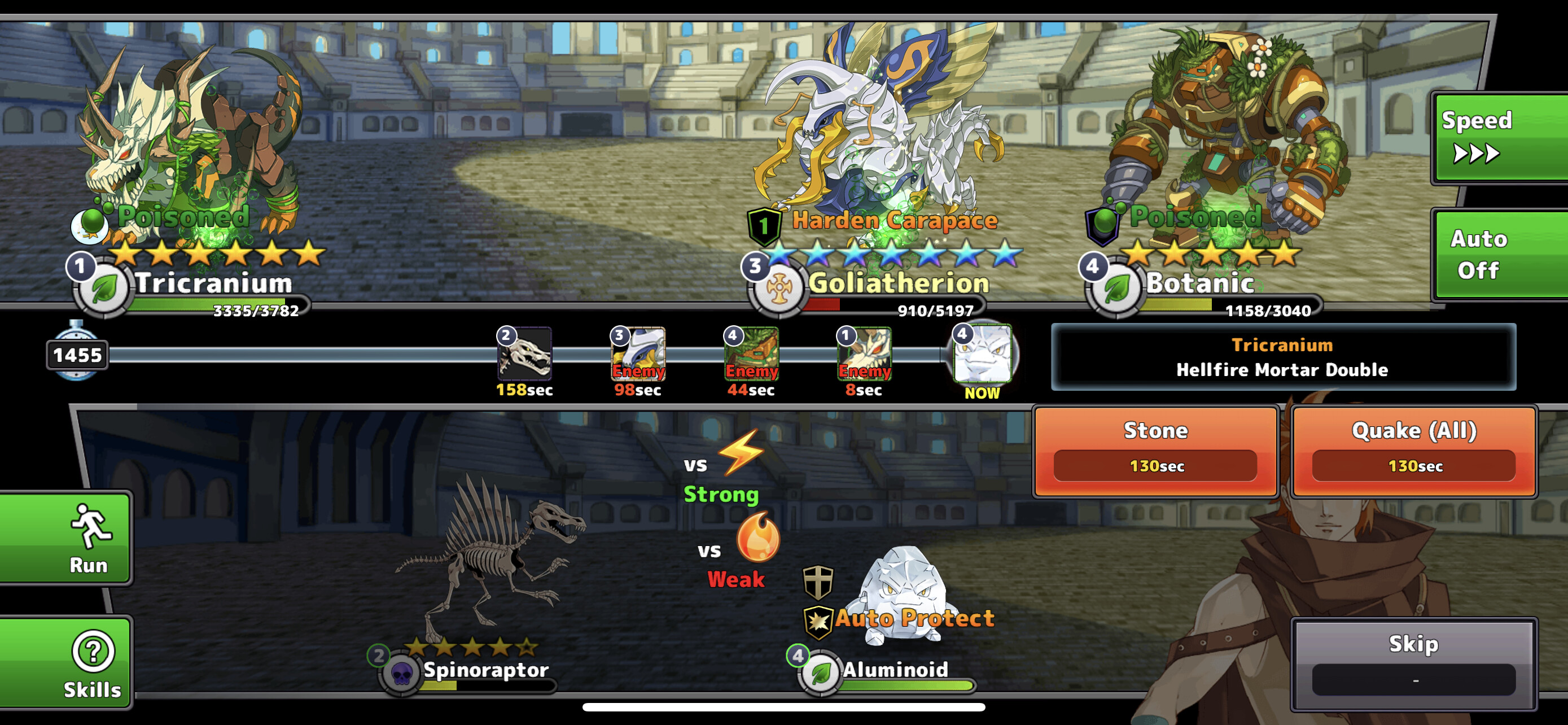Open the Skills help panel

pos(65,662)
